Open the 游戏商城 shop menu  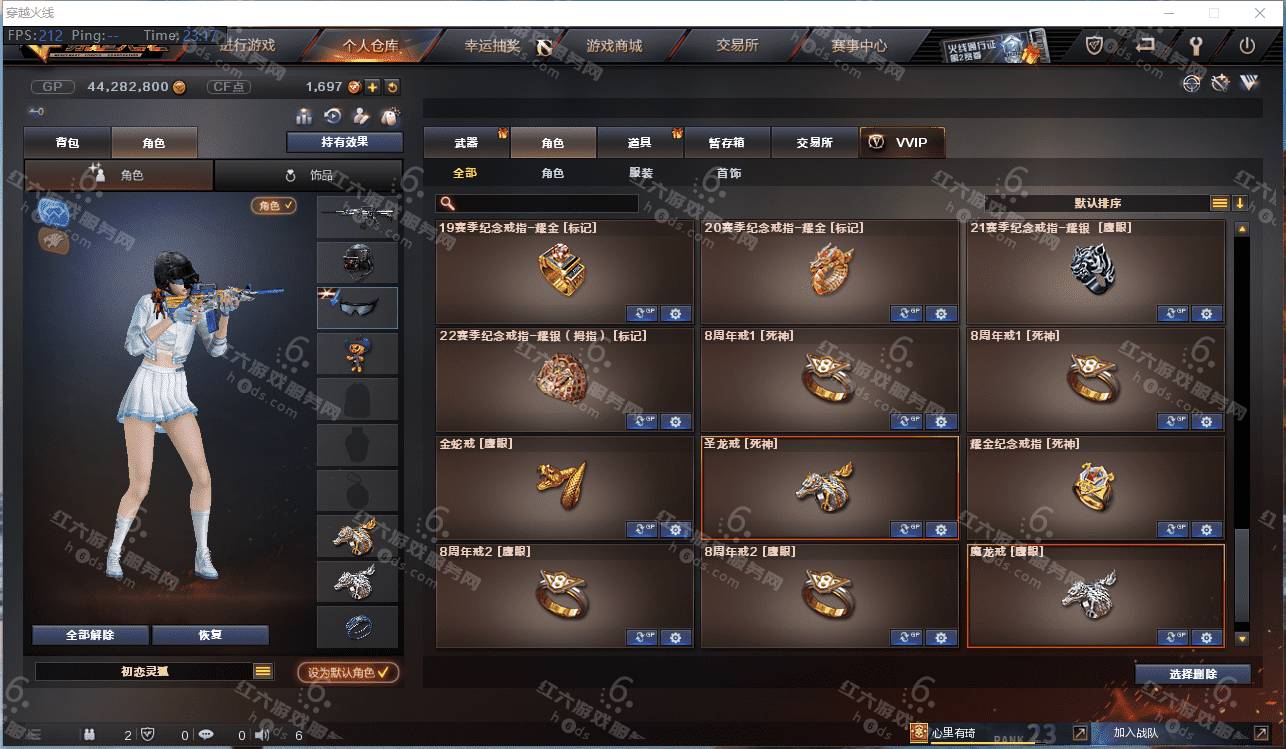(614, 46)
